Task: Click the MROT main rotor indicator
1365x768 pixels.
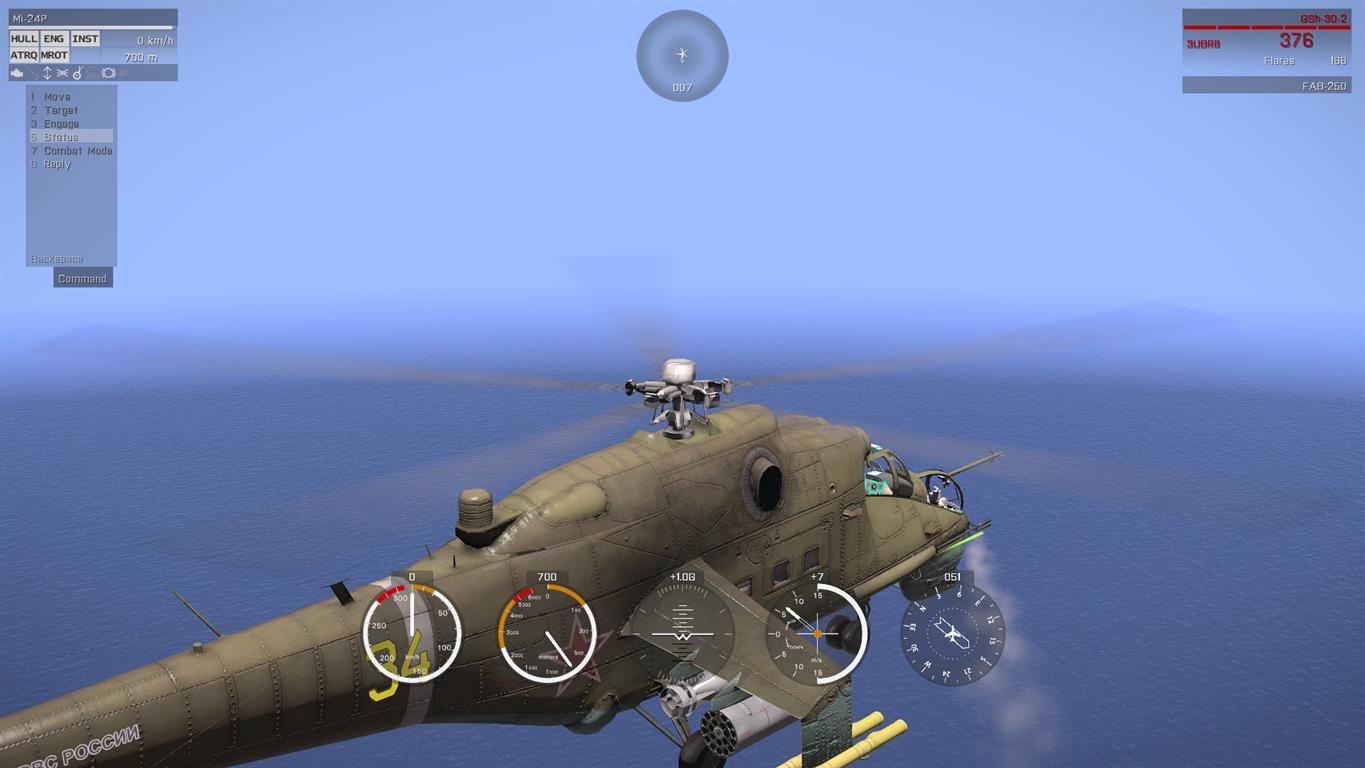Action: coord(54,55)
